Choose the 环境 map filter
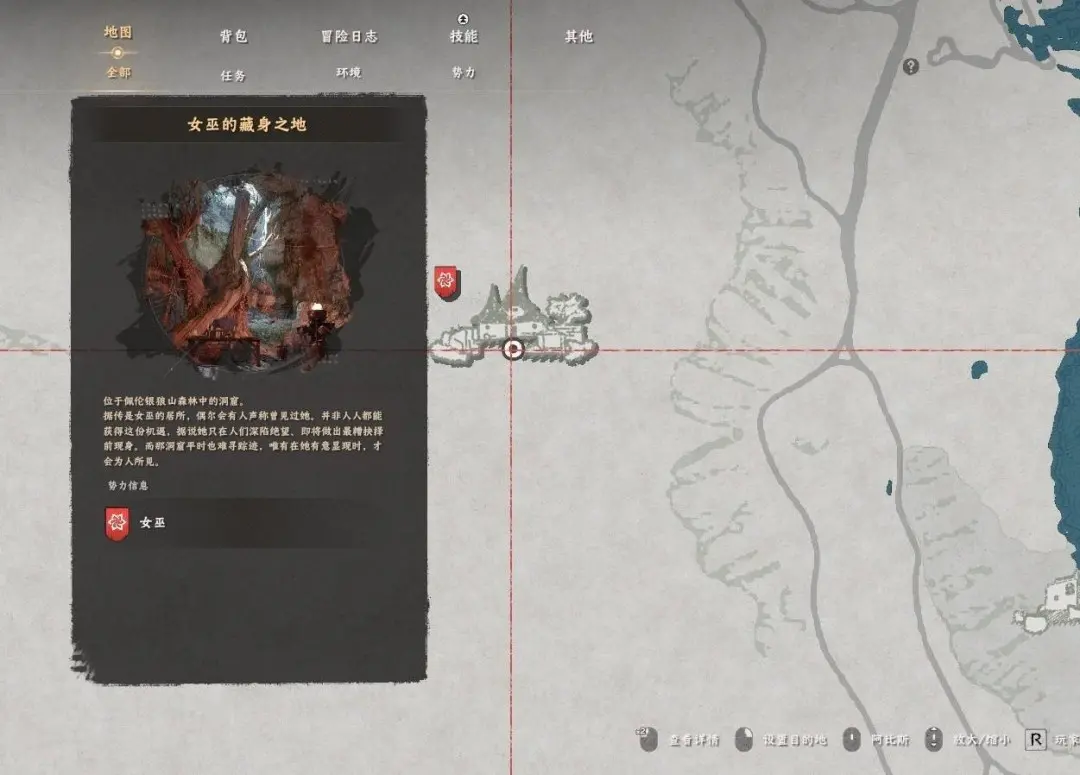 (349, 73)
